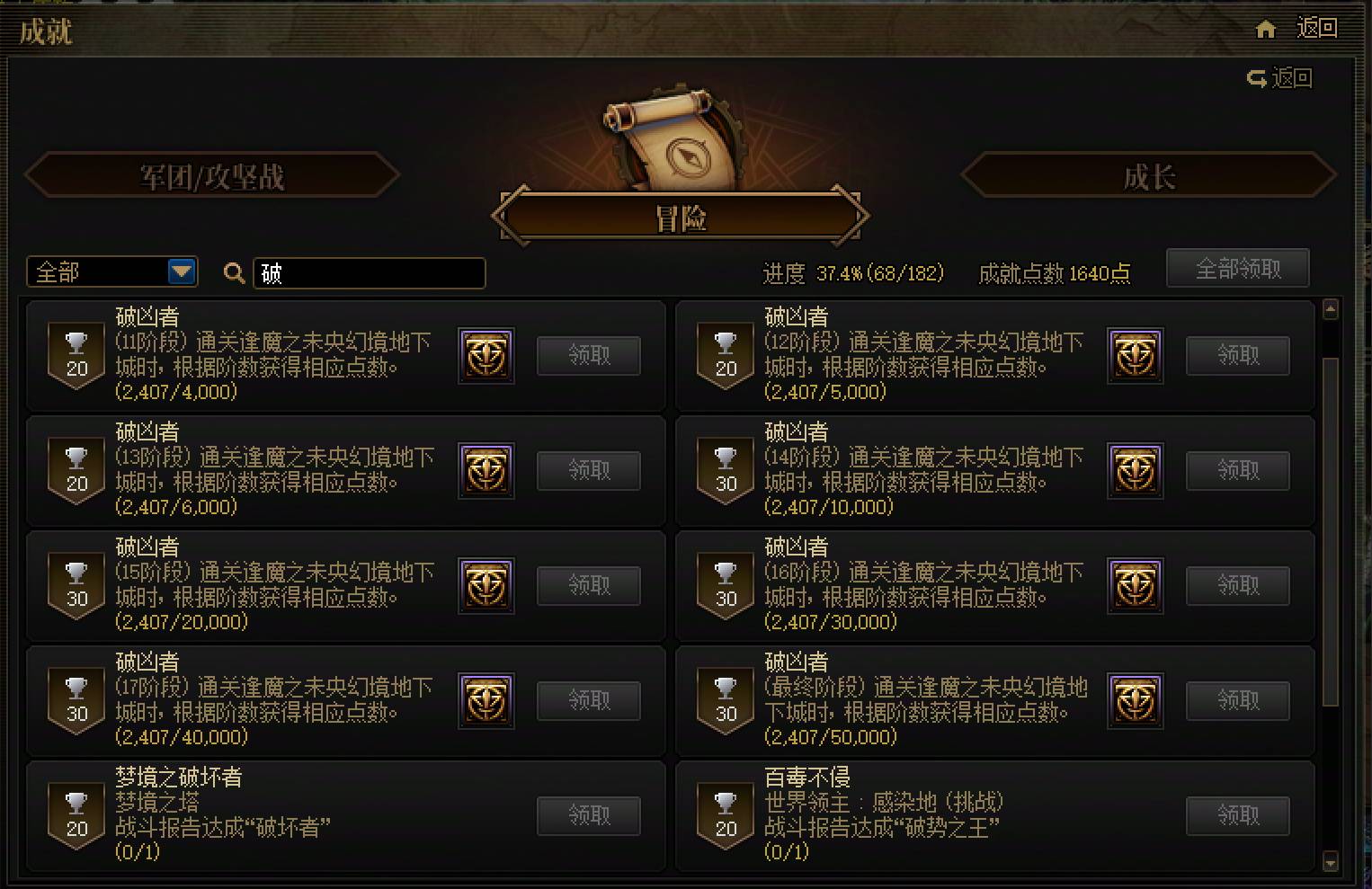Click the trophy badge on 百毒不侵

[725, 816]
